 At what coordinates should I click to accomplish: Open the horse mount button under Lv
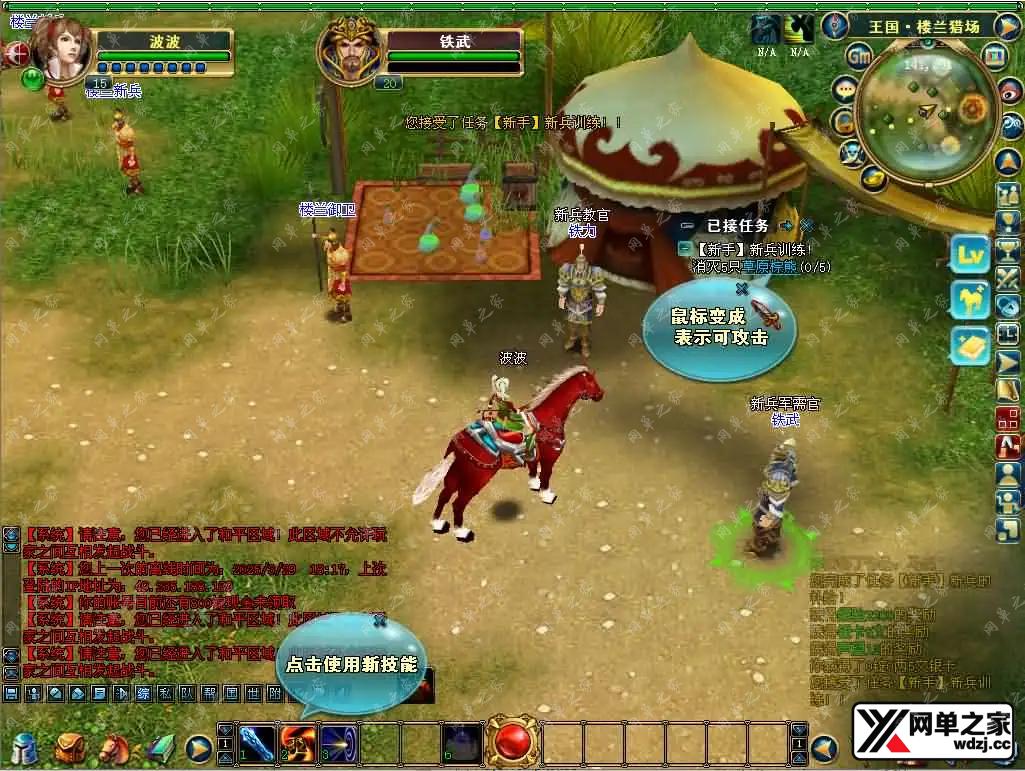point(969,299)
